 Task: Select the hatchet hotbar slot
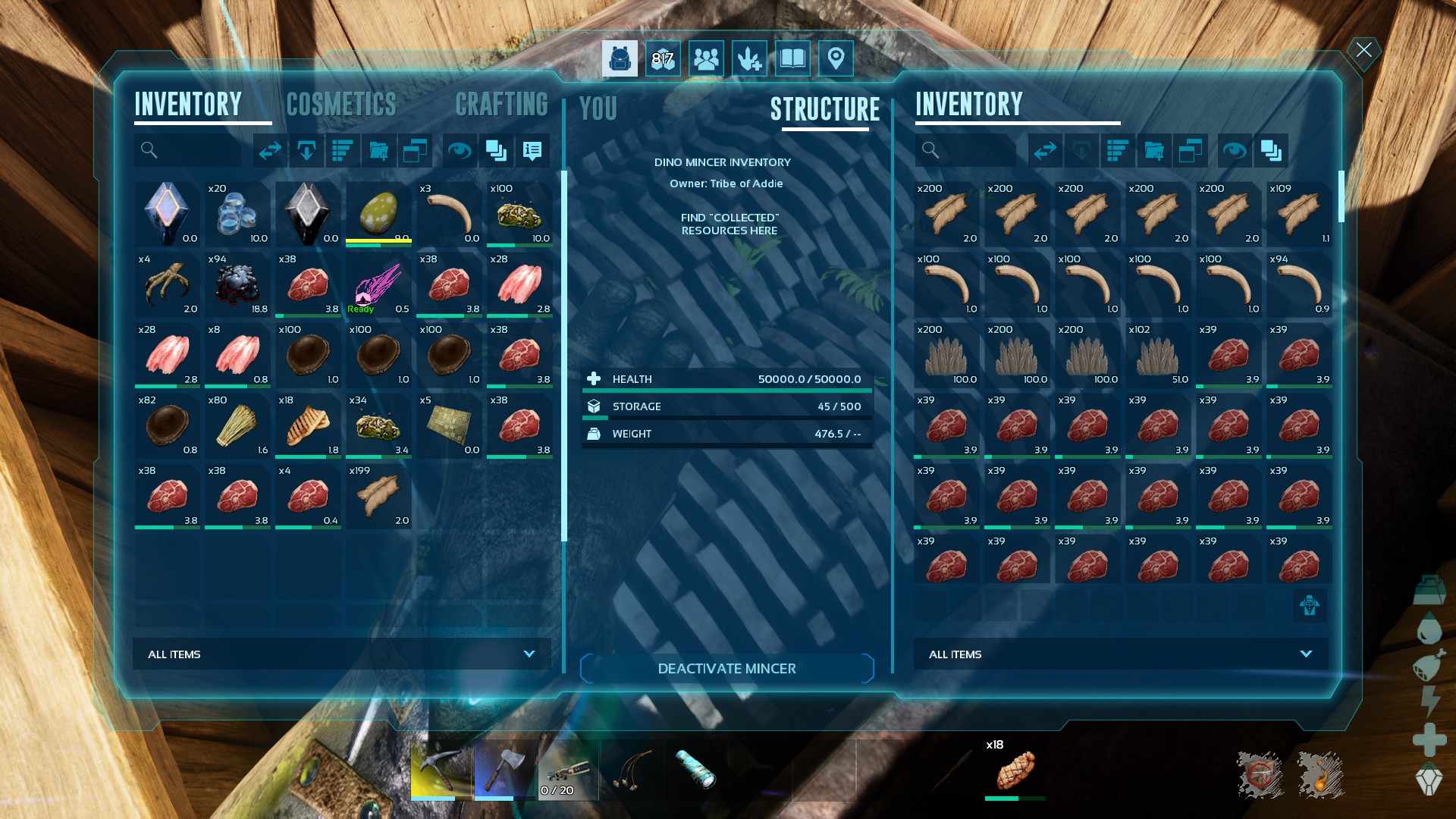pos(505,770)
